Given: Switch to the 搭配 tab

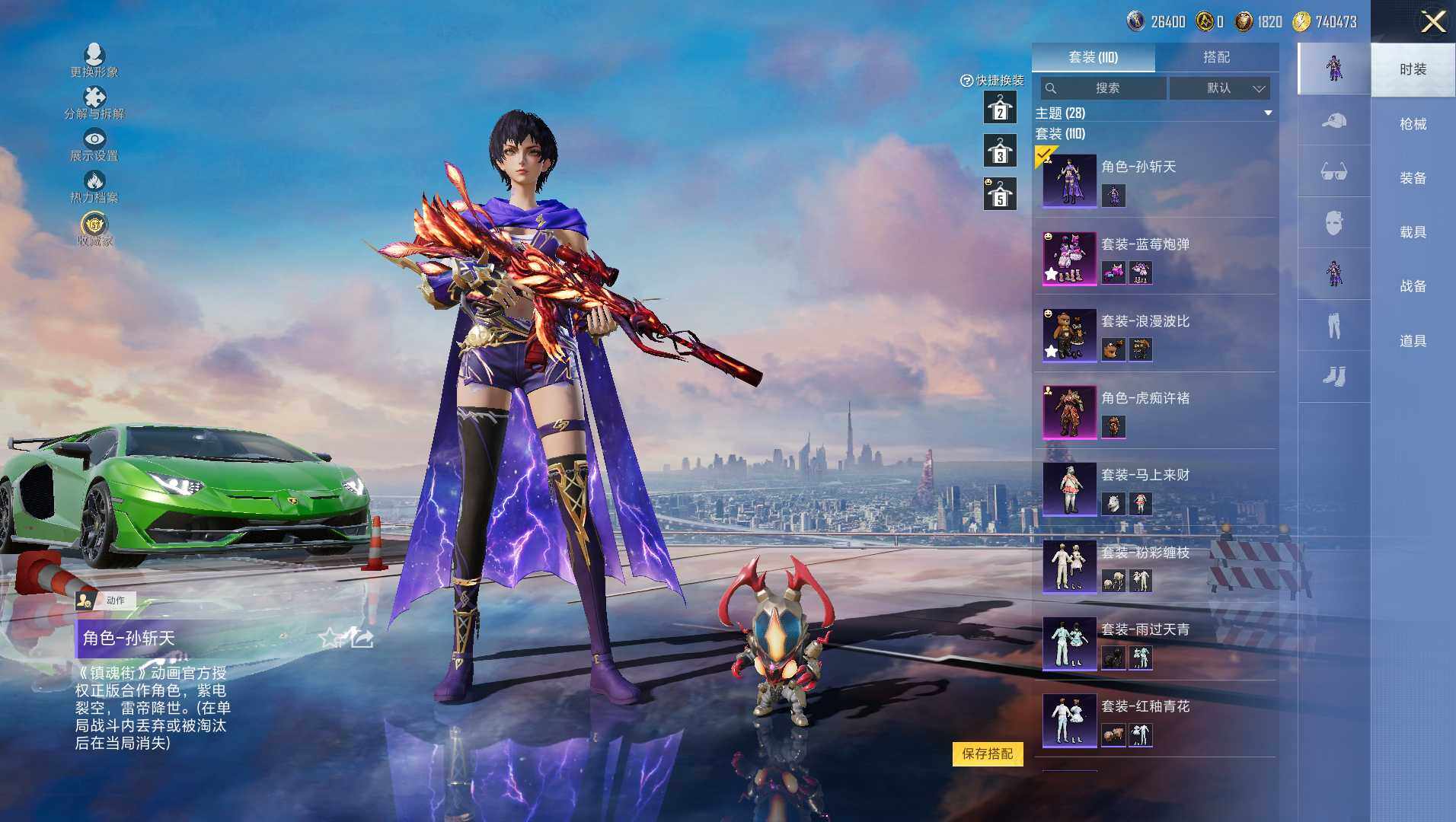Looking at the screenshot, I should click(1216, 57).
